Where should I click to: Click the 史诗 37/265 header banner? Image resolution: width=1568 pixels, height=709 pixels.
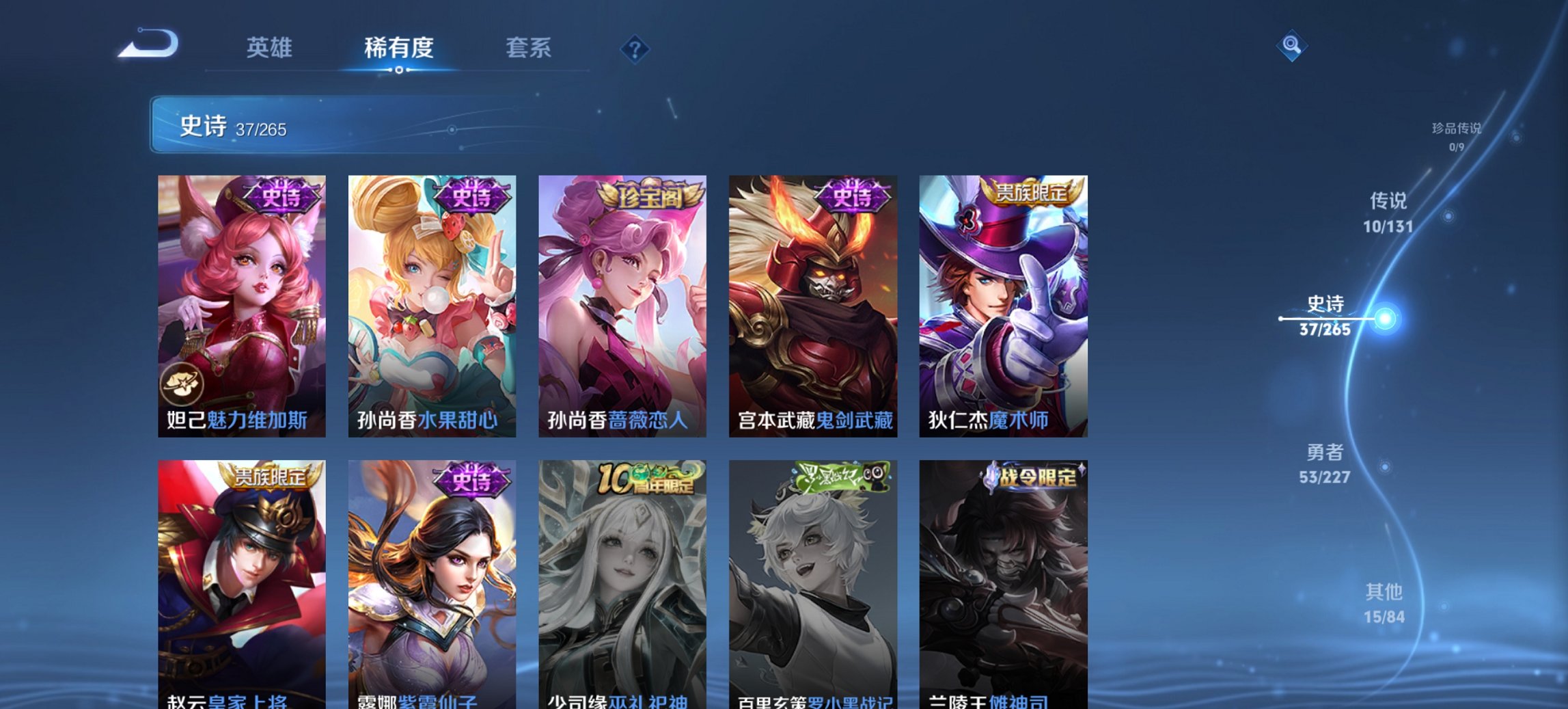[287, 126]
